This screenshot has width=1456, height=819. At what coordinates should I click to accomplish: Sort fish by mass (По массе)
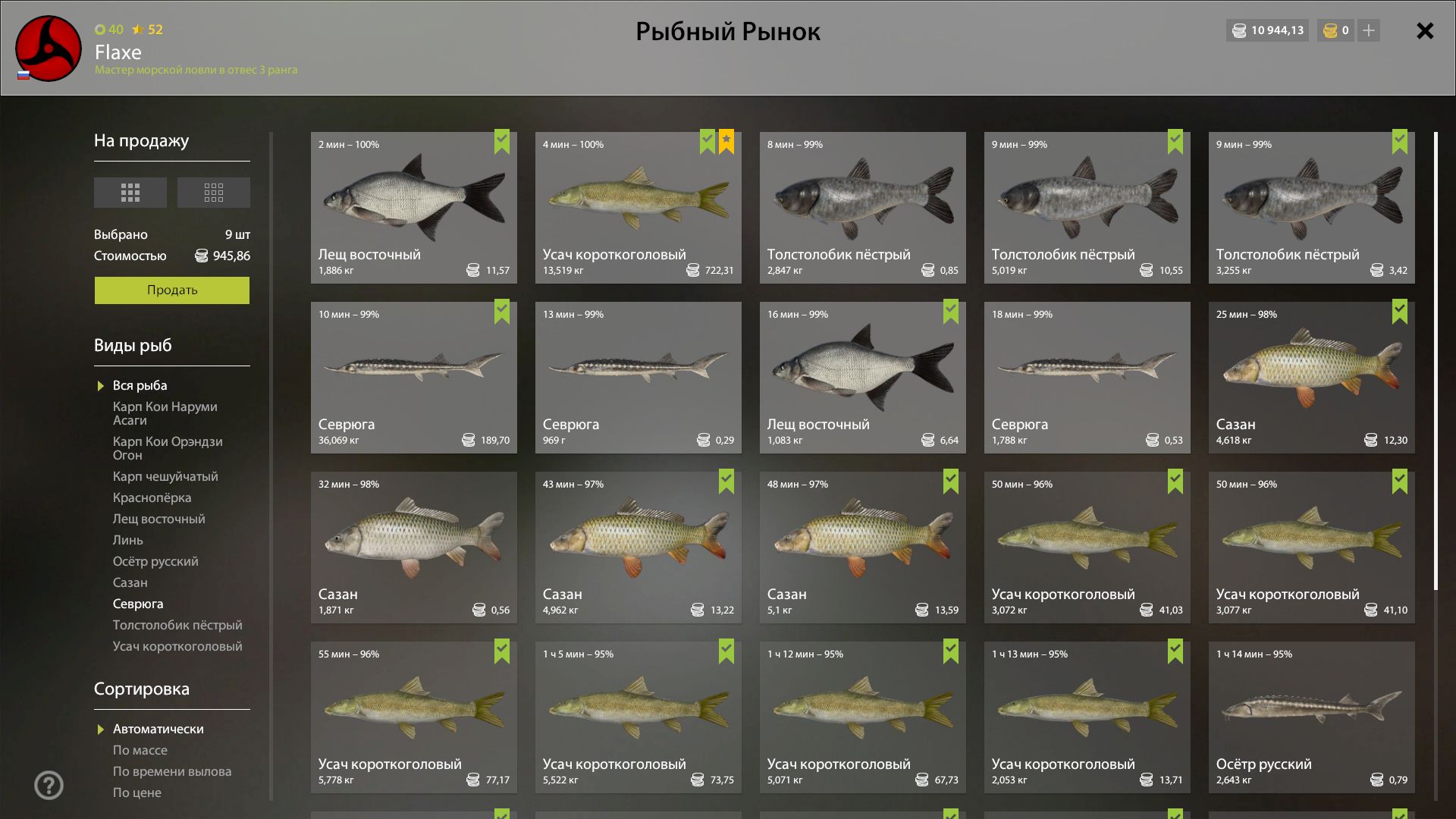(140, 750)
